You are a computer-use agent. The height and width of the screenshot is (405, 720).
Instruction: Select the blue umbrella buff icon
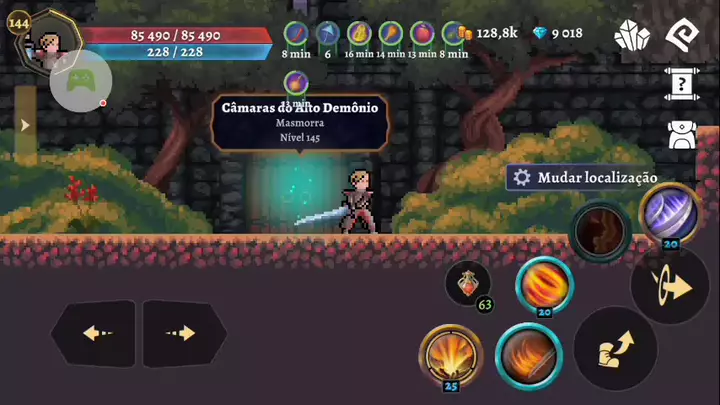coord(327,33)
